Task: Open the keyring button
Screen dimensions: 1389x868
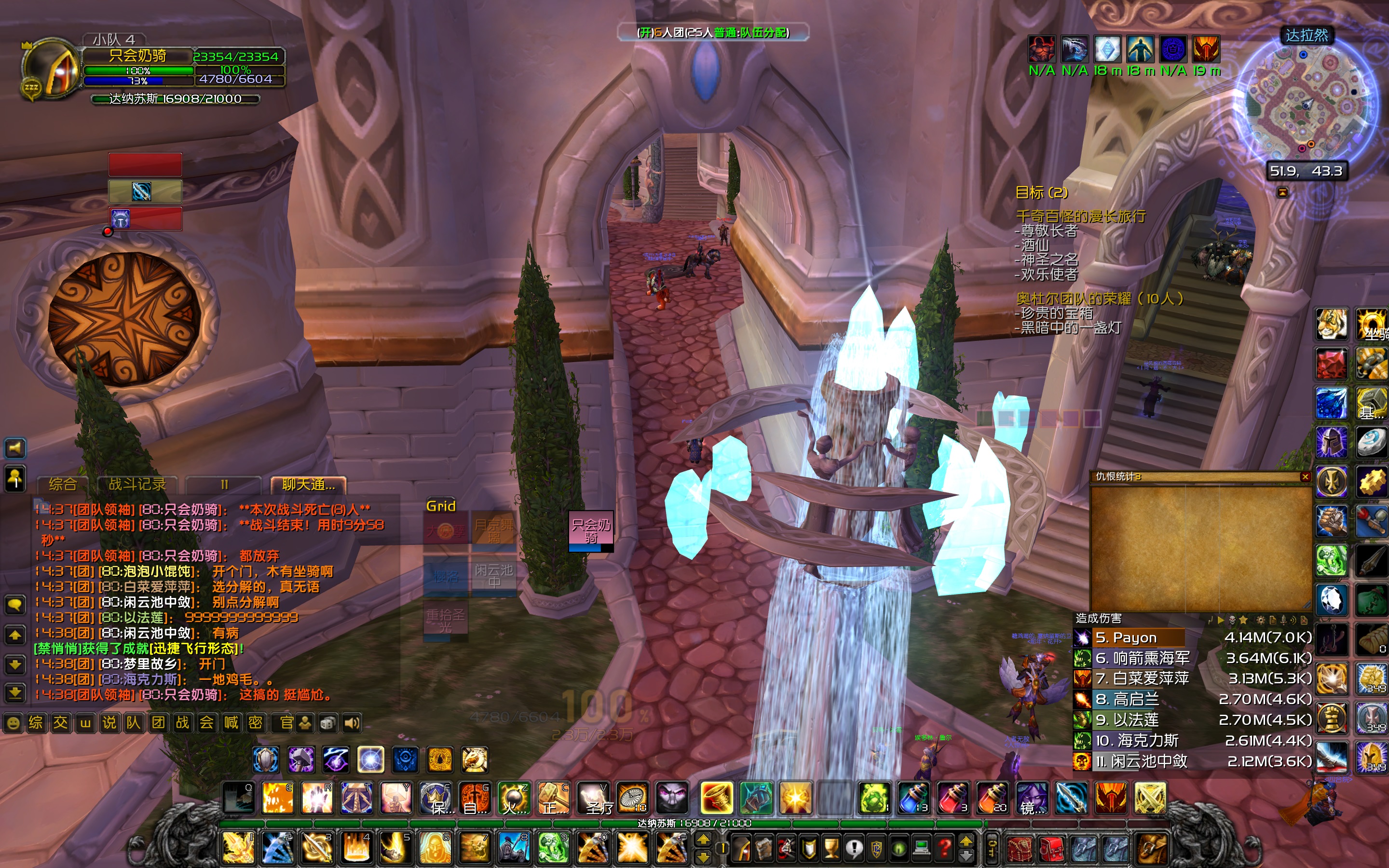Action: point(993,847)
